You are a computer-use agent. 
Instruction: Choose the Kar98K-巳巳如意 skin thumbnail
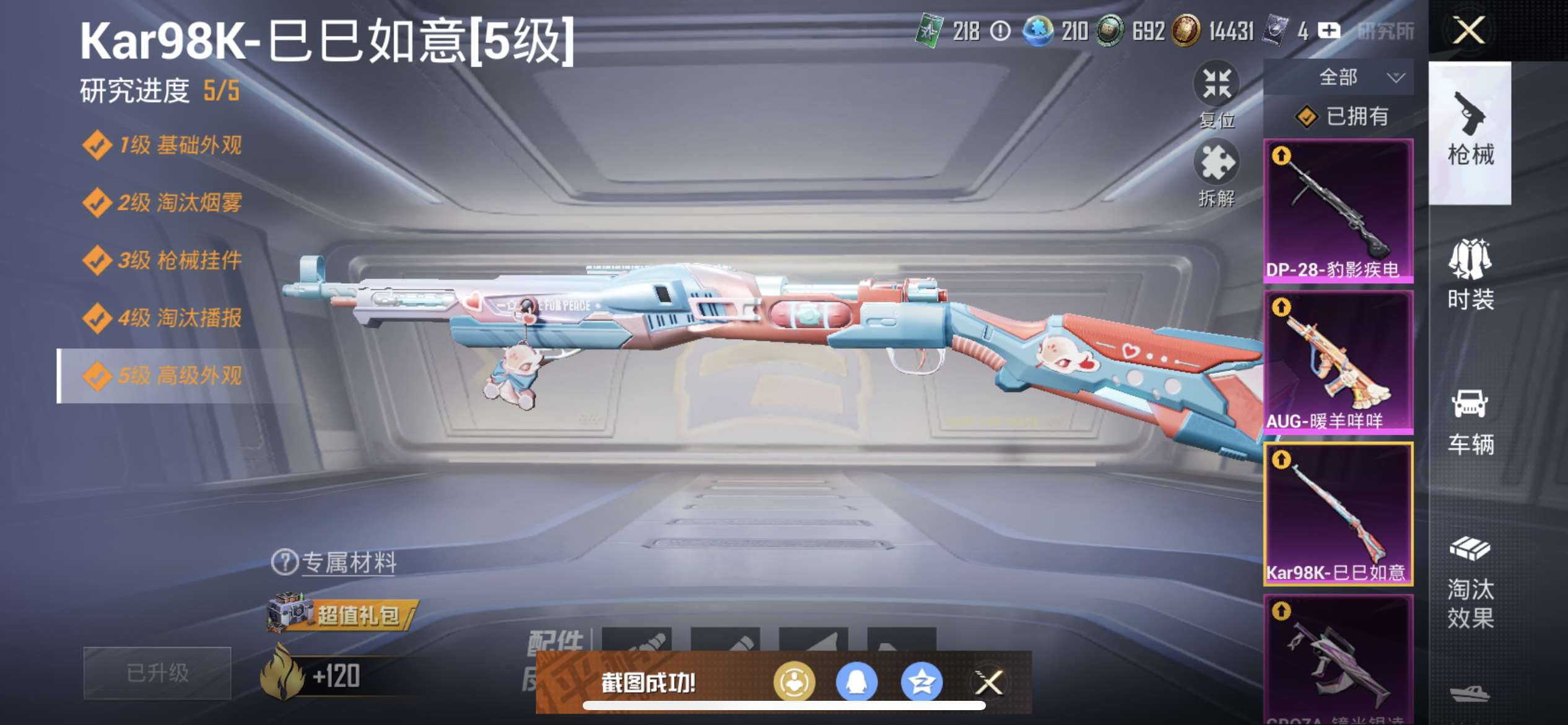pyautogui.click(x=1338, y=513)
